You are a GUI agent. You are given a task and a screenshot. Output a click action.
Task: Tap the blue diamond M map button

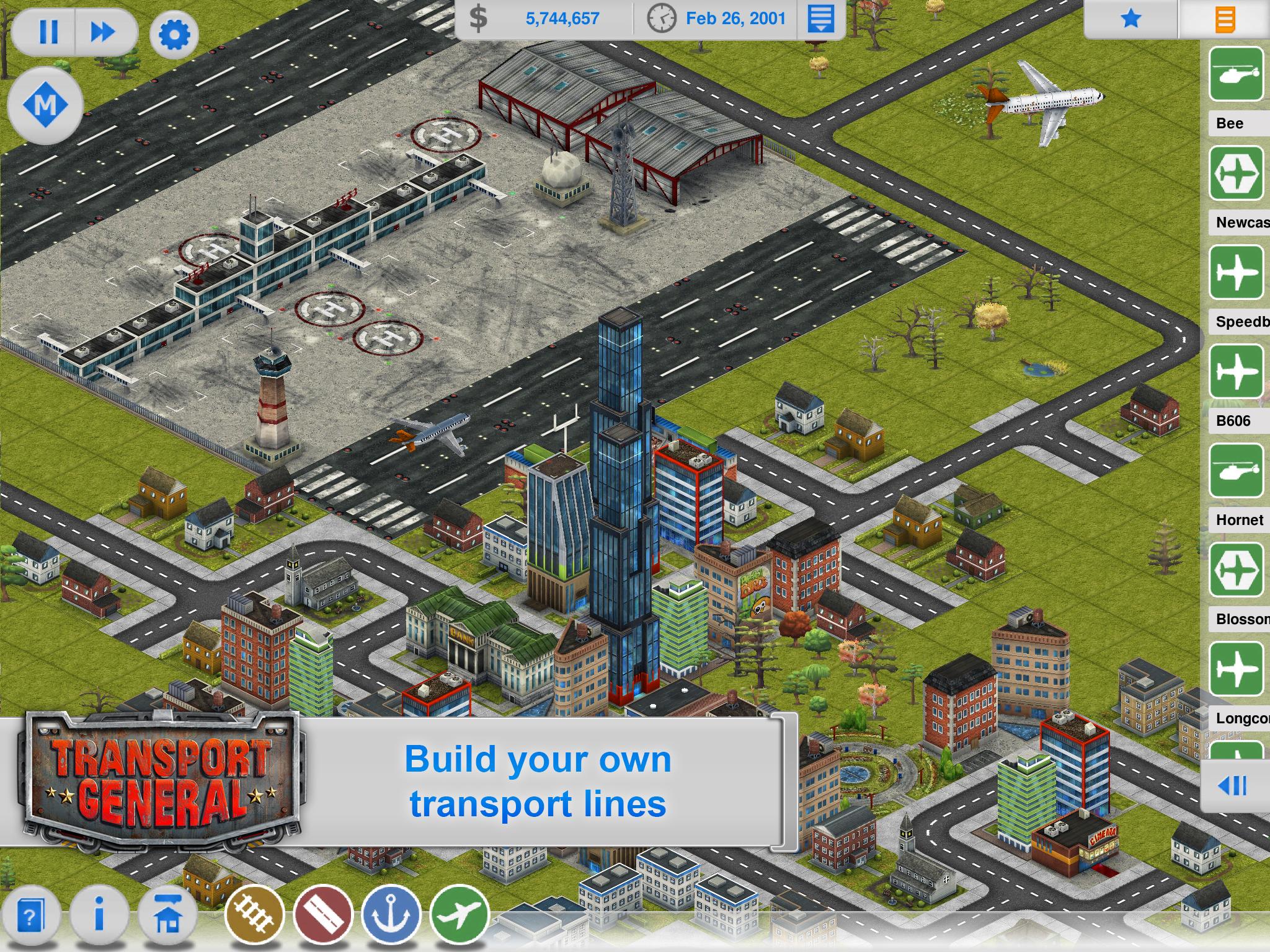45,104
